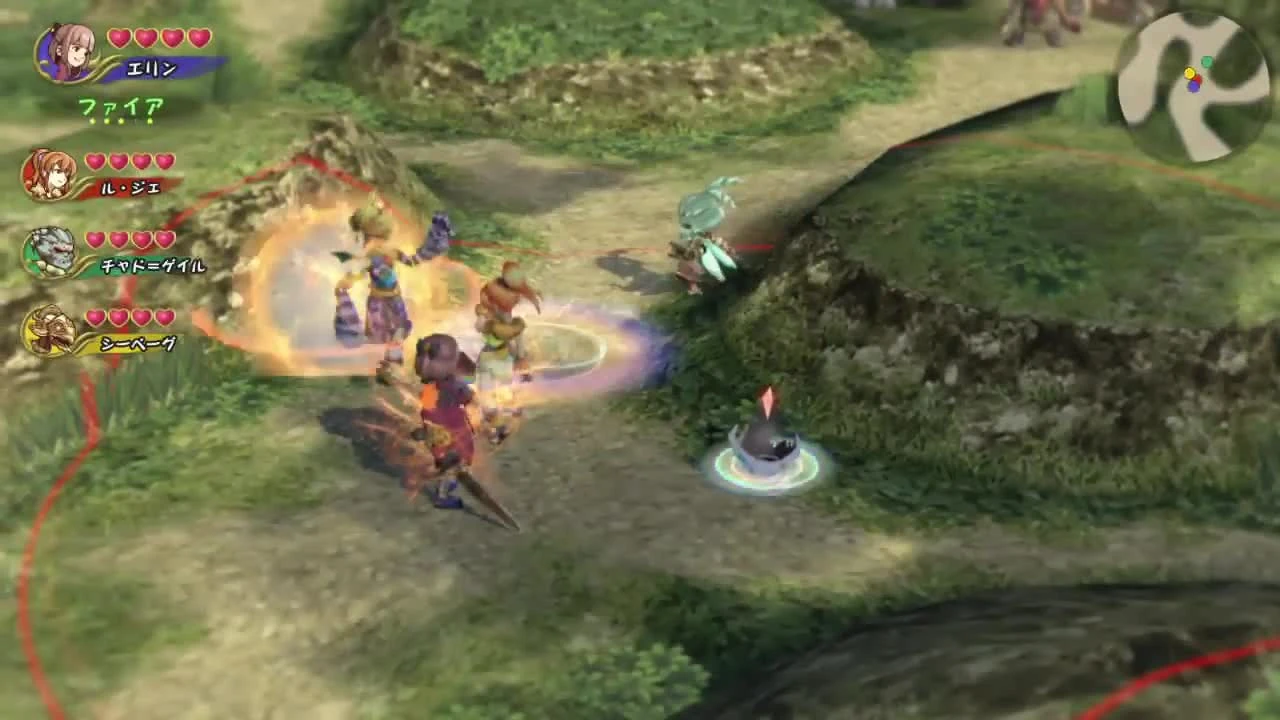Select the last heart beside Ru Jie

[163, 160]
